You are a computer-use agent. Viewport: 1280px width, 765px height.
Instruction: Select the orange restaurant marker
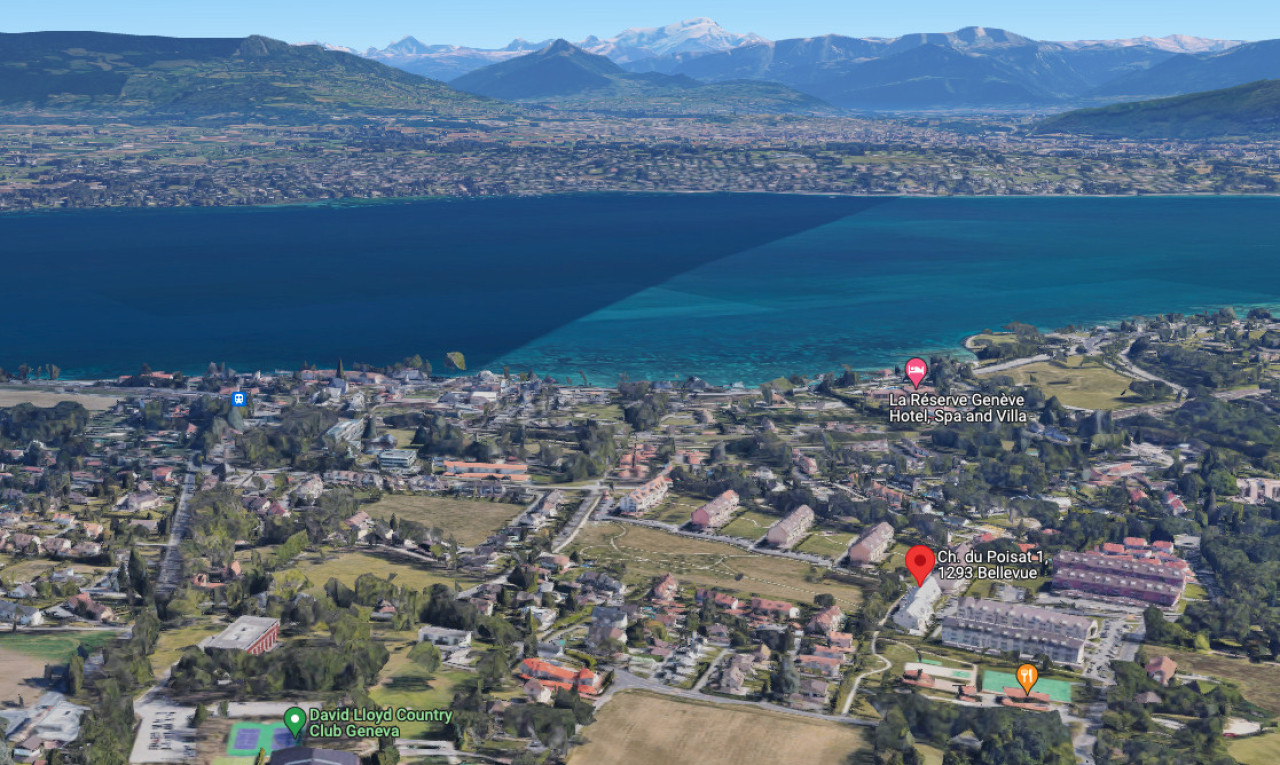[x=1027, y=676]
